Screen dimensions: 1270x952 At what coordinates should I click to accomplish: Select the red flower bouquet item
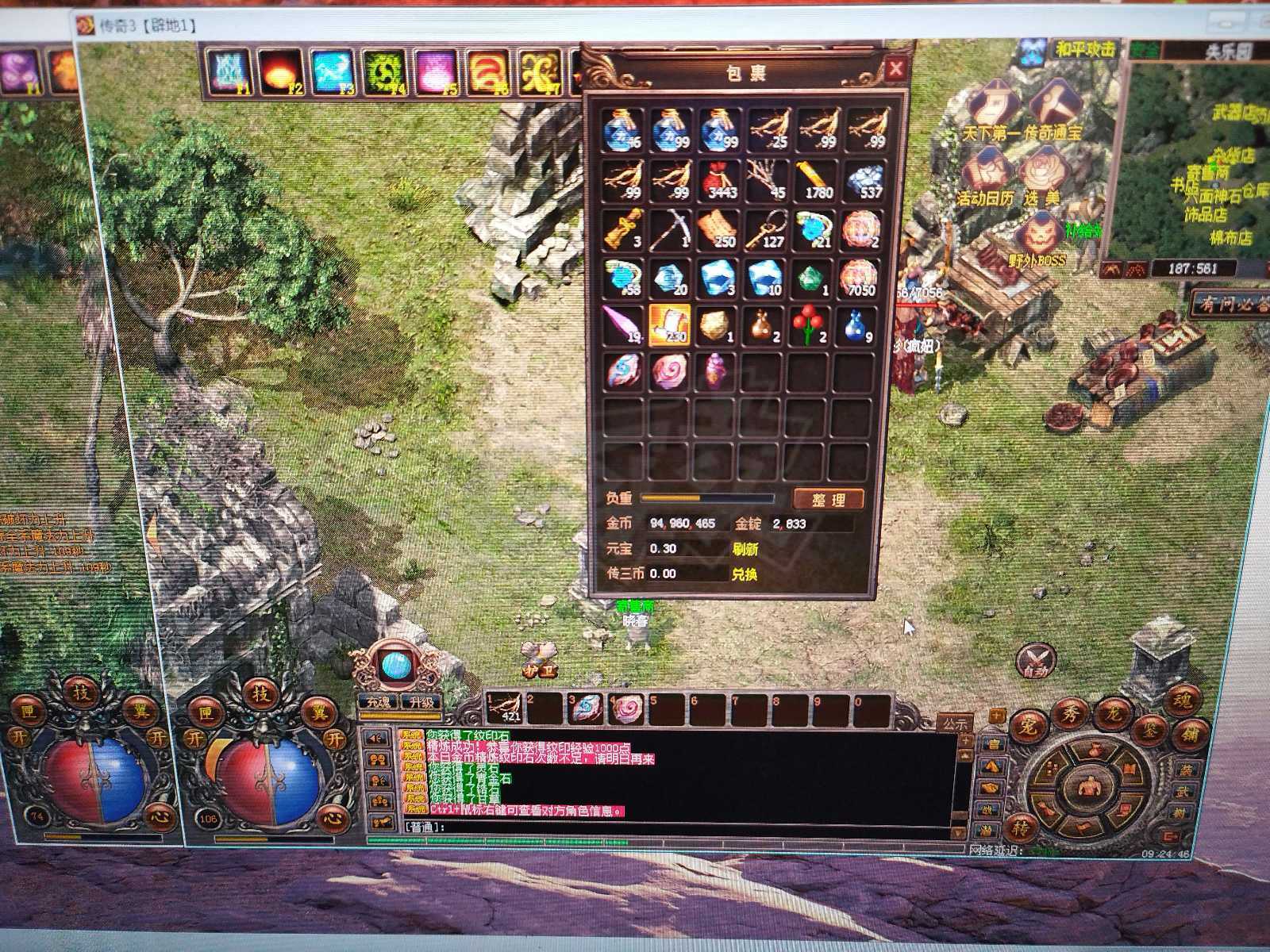810,325
